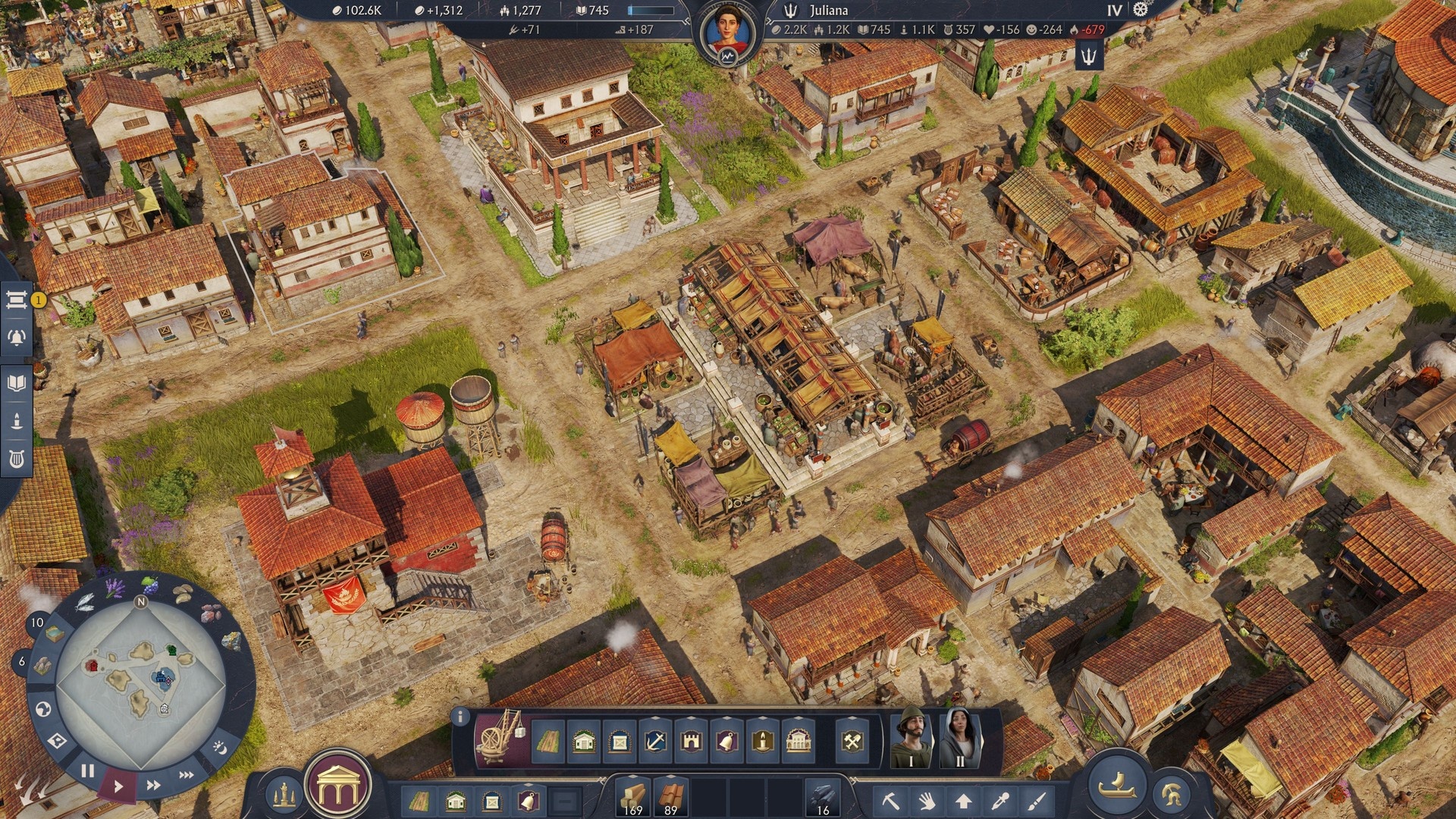Set game speed to double fast-forward

153,785
